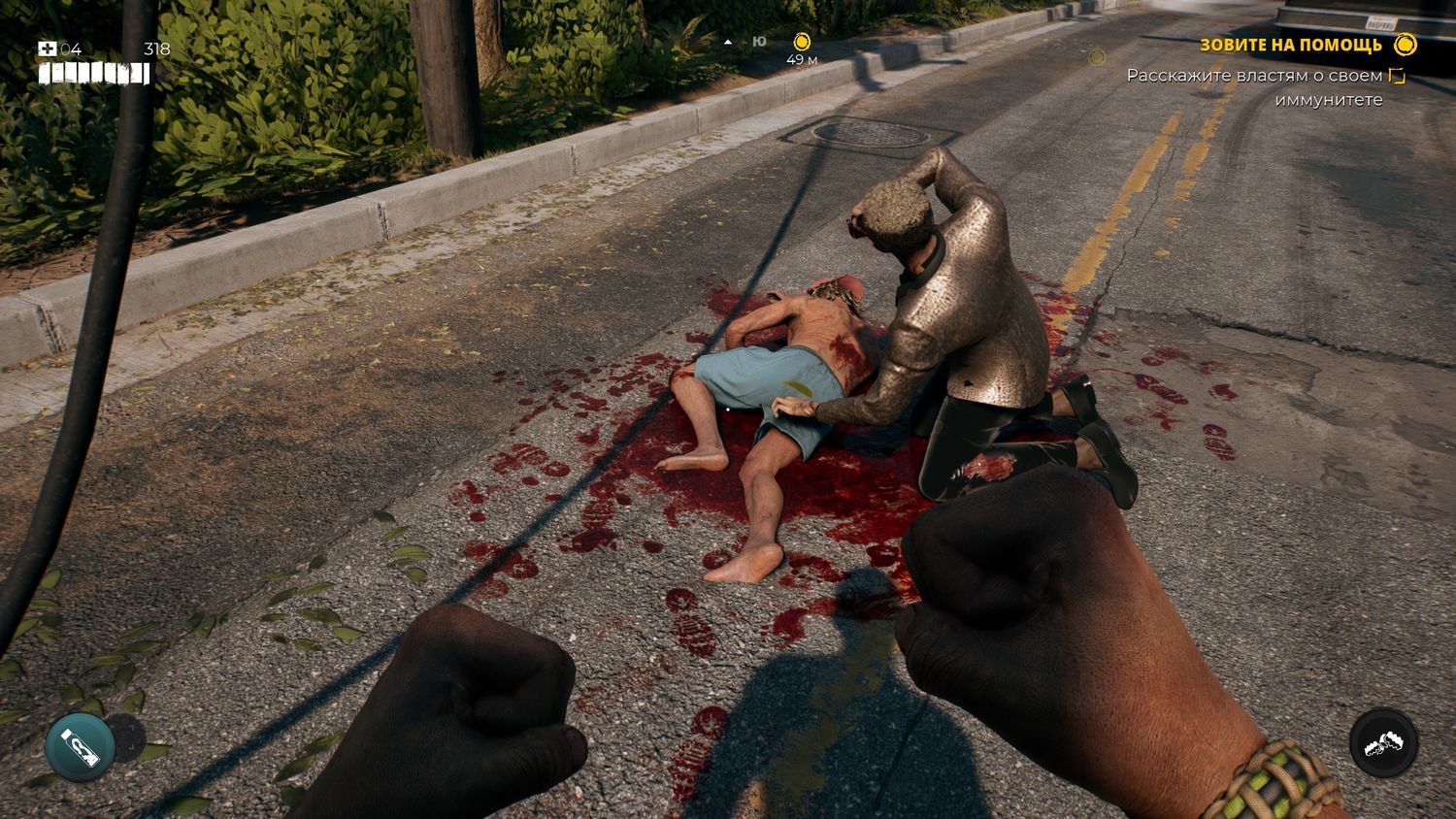The height and width of the screenshot is (819, 1456).
Task: Open the "Зовите на помощь" quest tracker
Action: pyautogui.click(x=1291, y=45)
